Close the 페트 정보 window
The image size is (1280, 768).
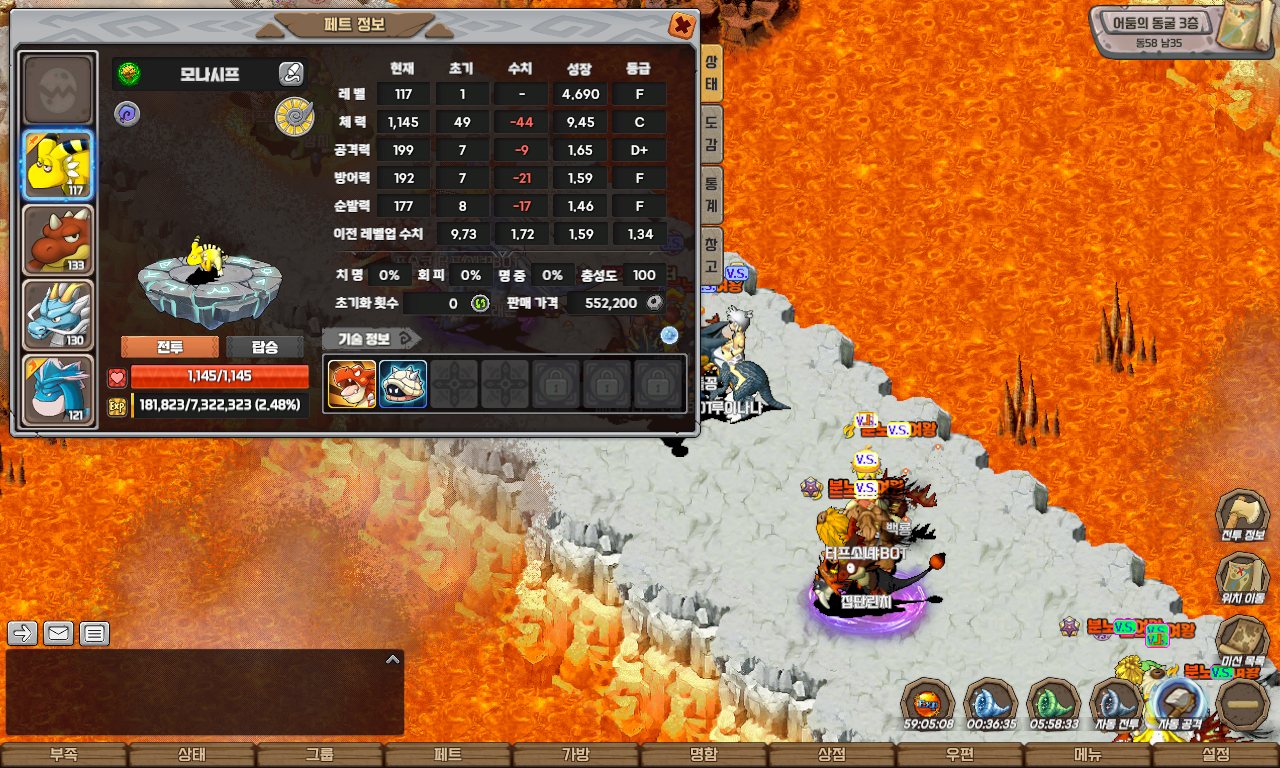682,25
